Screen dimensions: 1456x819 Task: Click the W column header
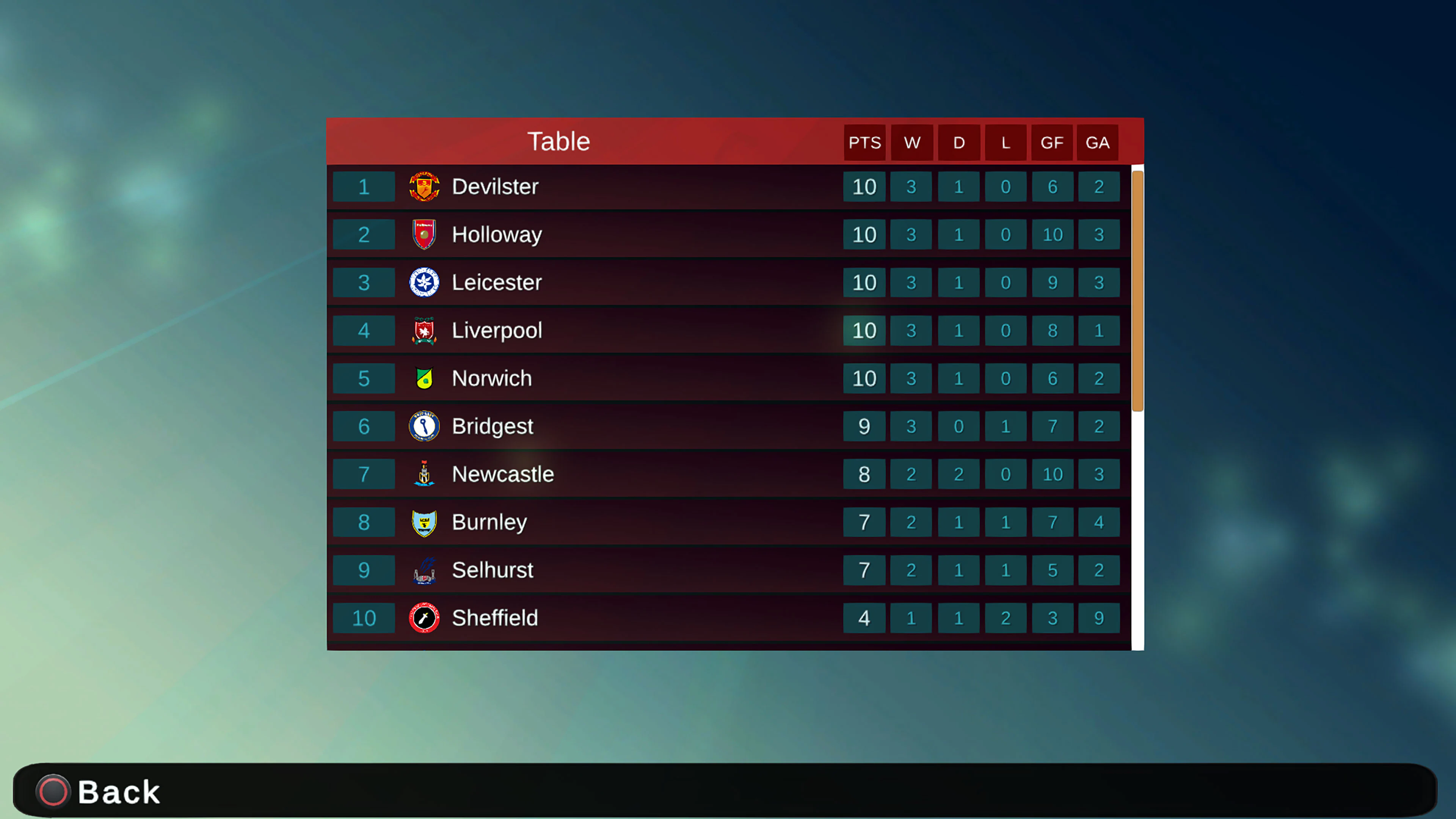pos(912,143)
